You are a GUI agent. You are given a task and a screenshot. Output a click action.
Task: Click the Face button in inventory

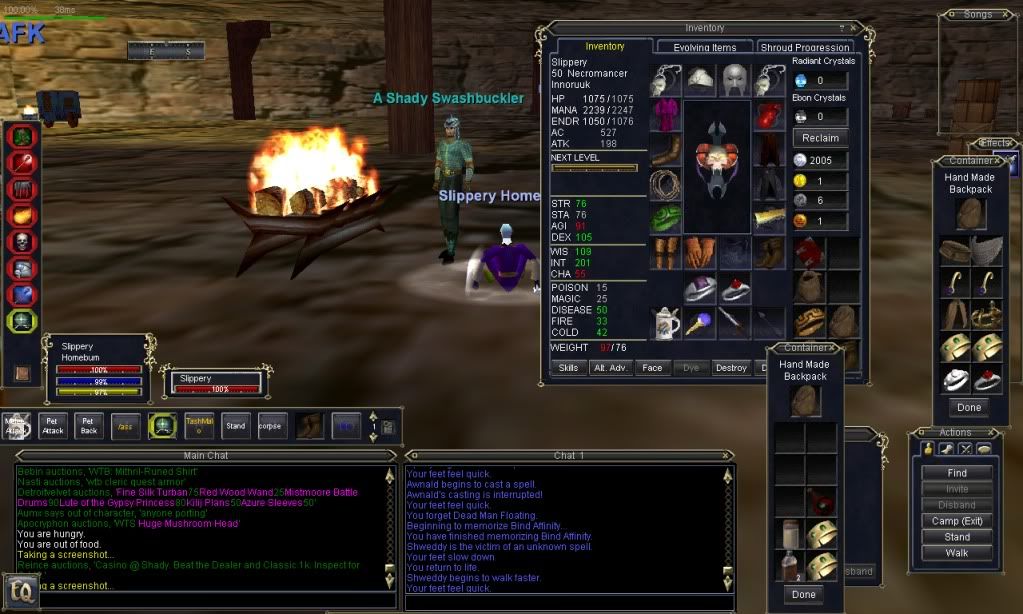(x=652, y=368)
